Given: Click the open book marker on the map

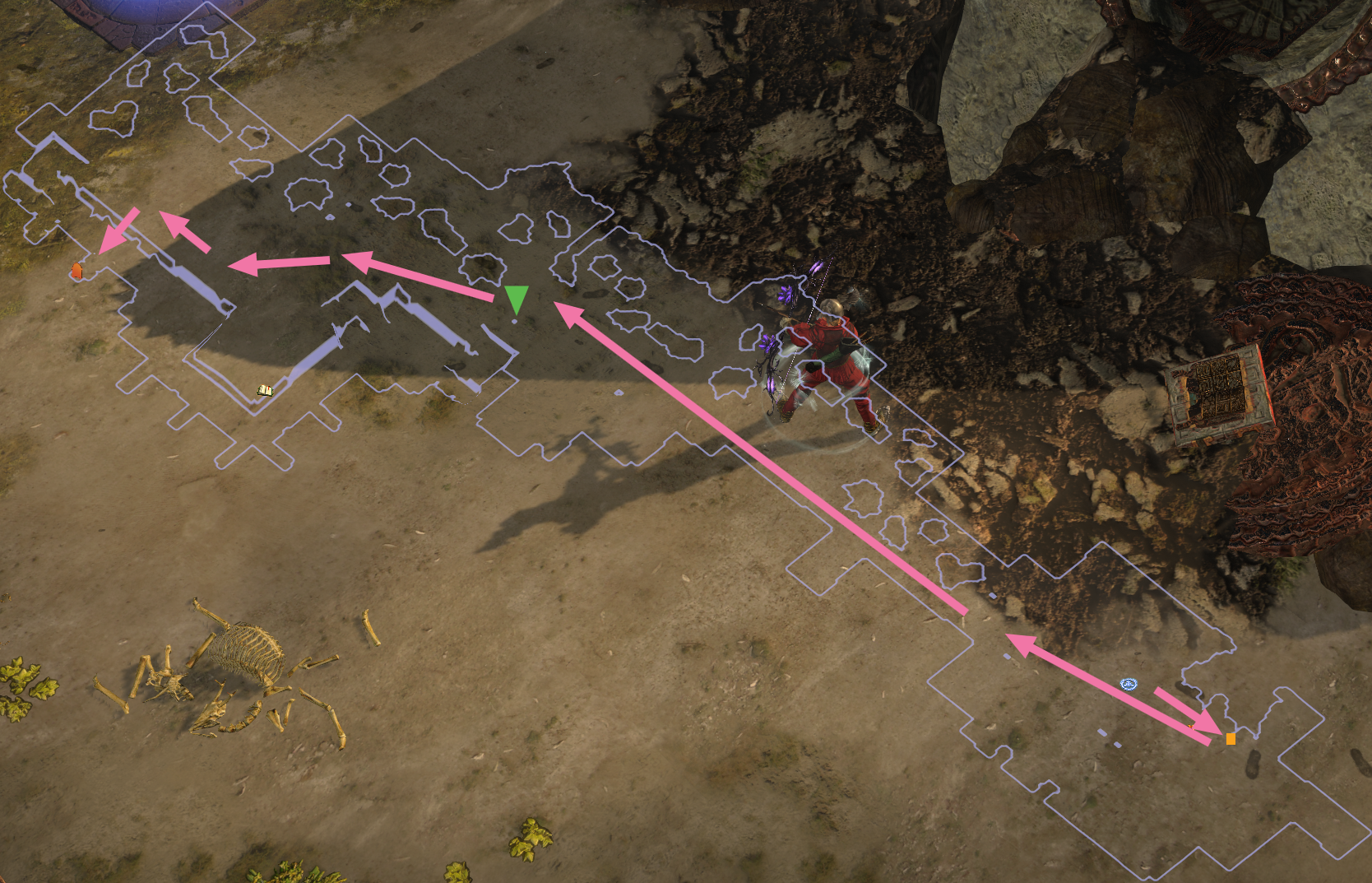Looking at the screenshot, I should point(265,390).
